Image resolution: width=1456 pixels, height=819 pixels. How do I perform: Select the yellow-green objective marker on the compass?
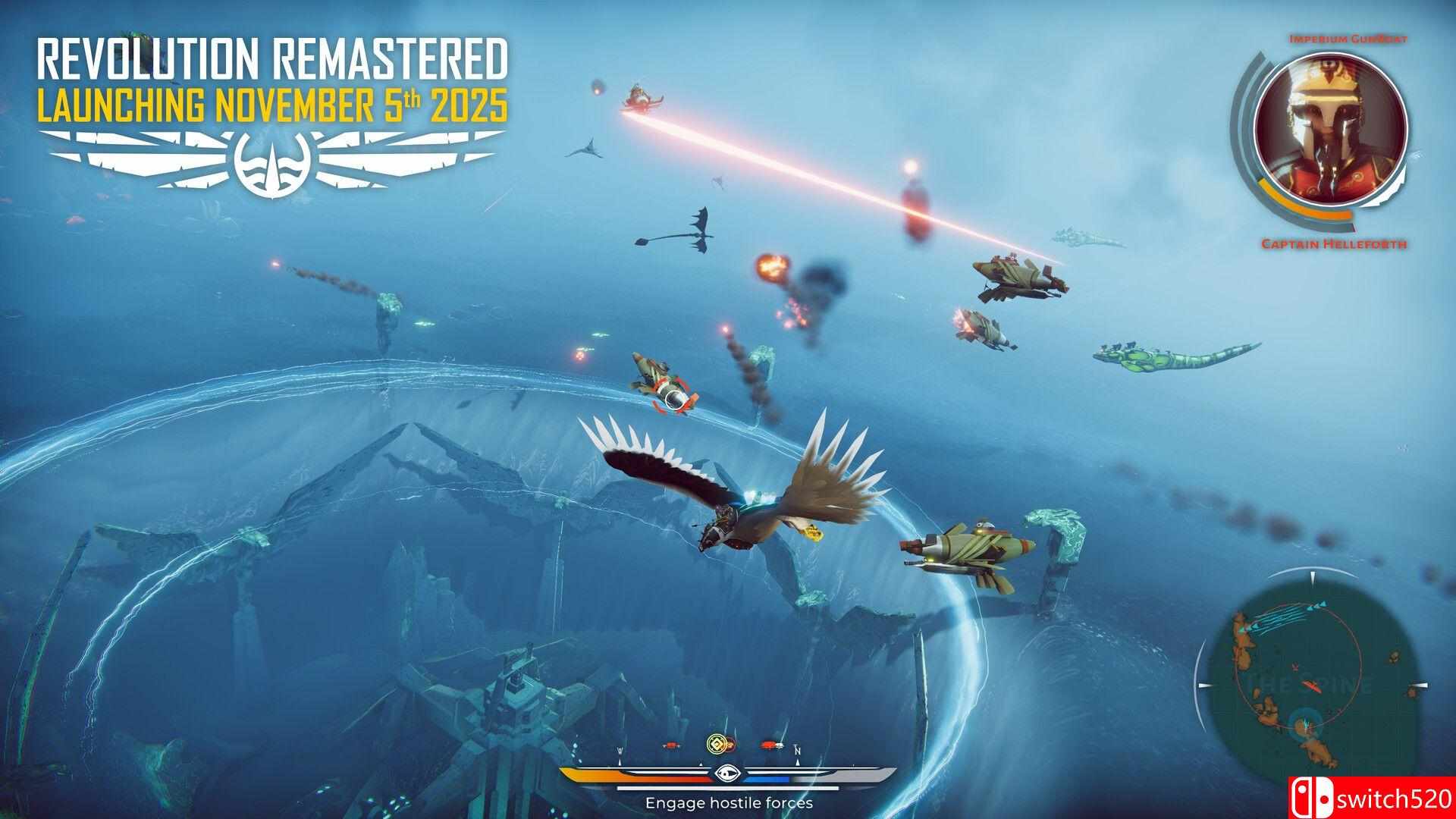pyautogui.click(x=717, y=744)
